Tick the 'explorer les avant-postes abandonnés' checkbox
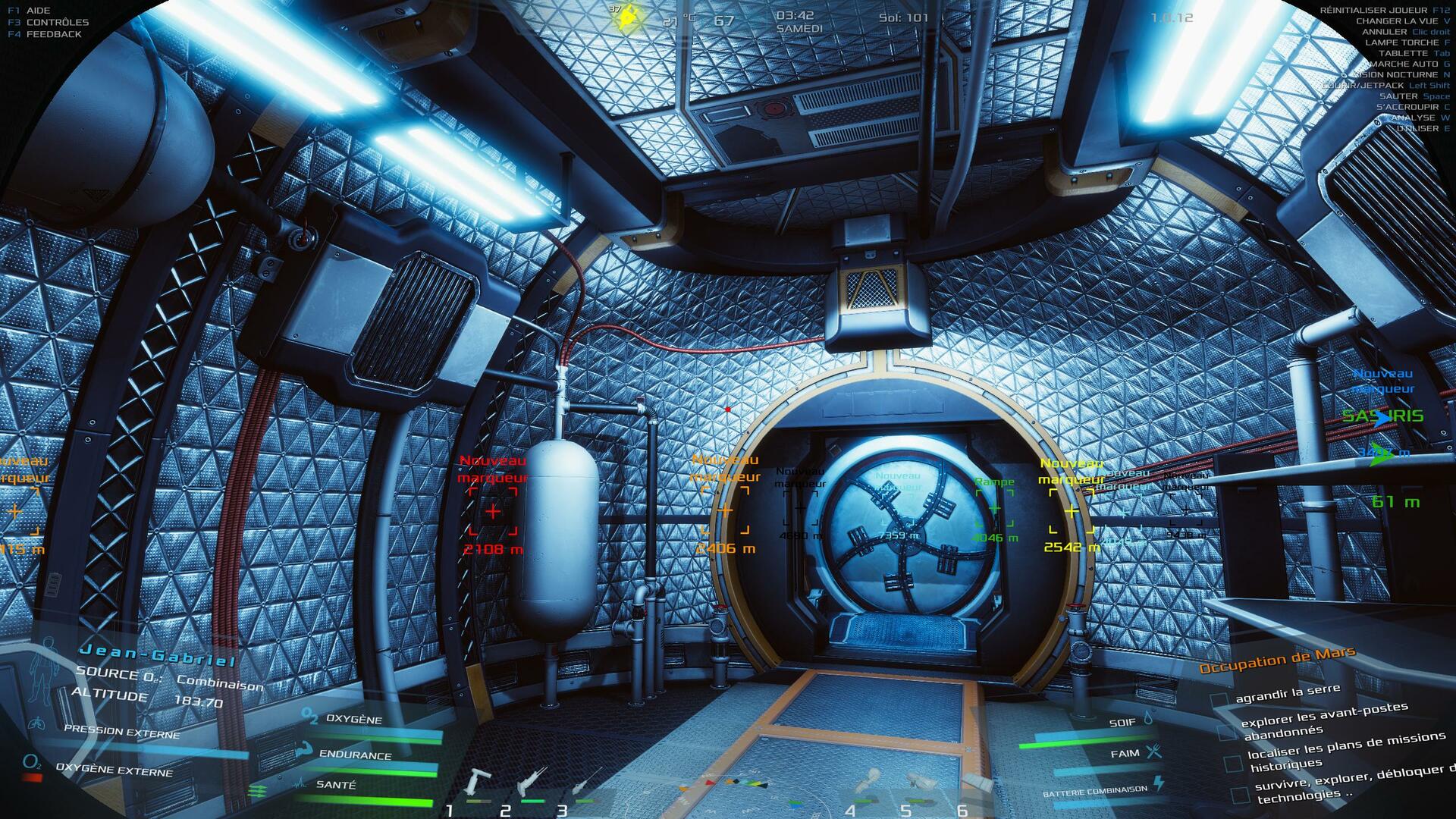Image resolution: width=1456 pixels, height=819 pixels. pos(1226,732)
